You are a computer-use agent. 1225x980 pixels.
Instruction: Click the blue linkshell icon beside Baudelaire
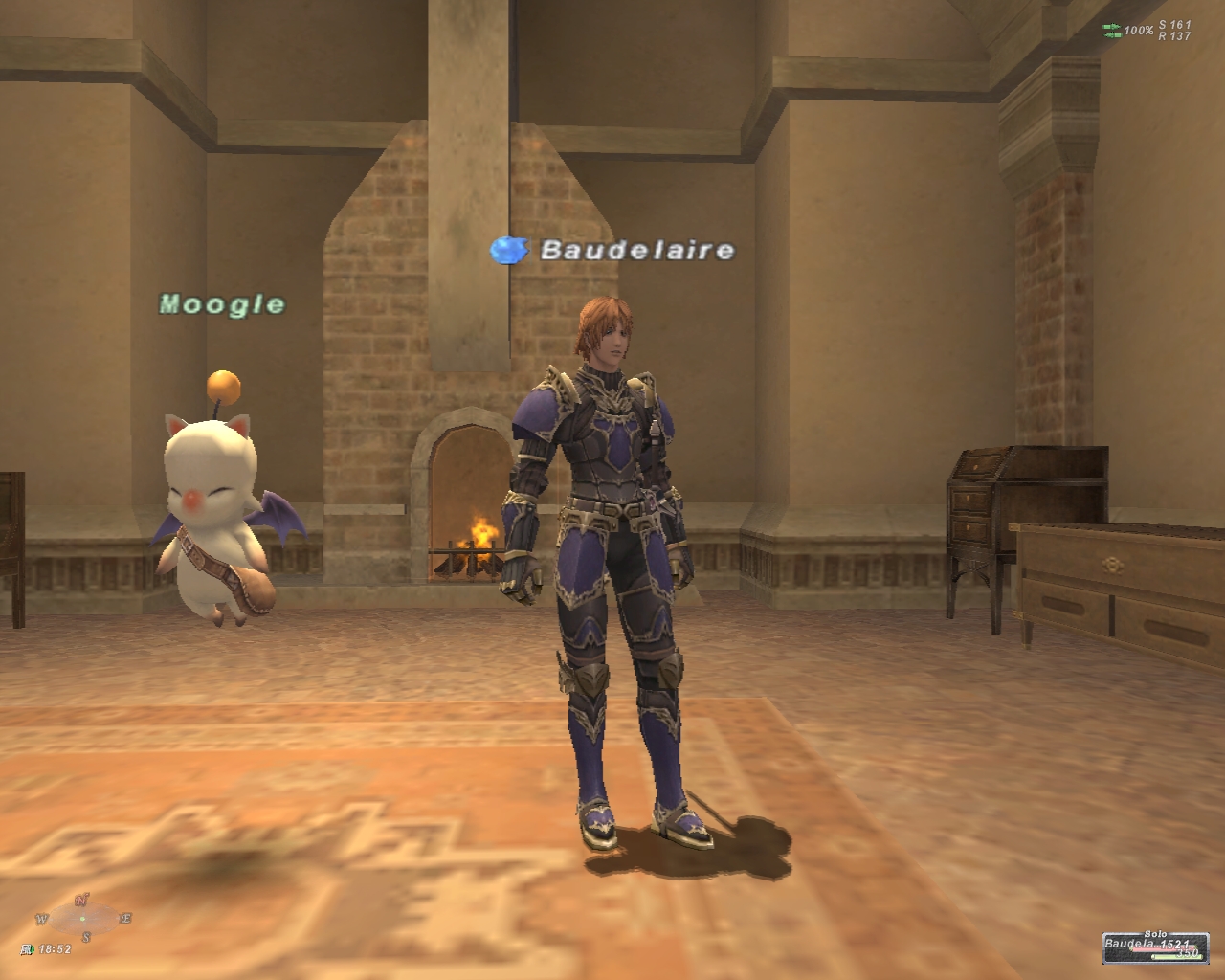pos(509,251)
